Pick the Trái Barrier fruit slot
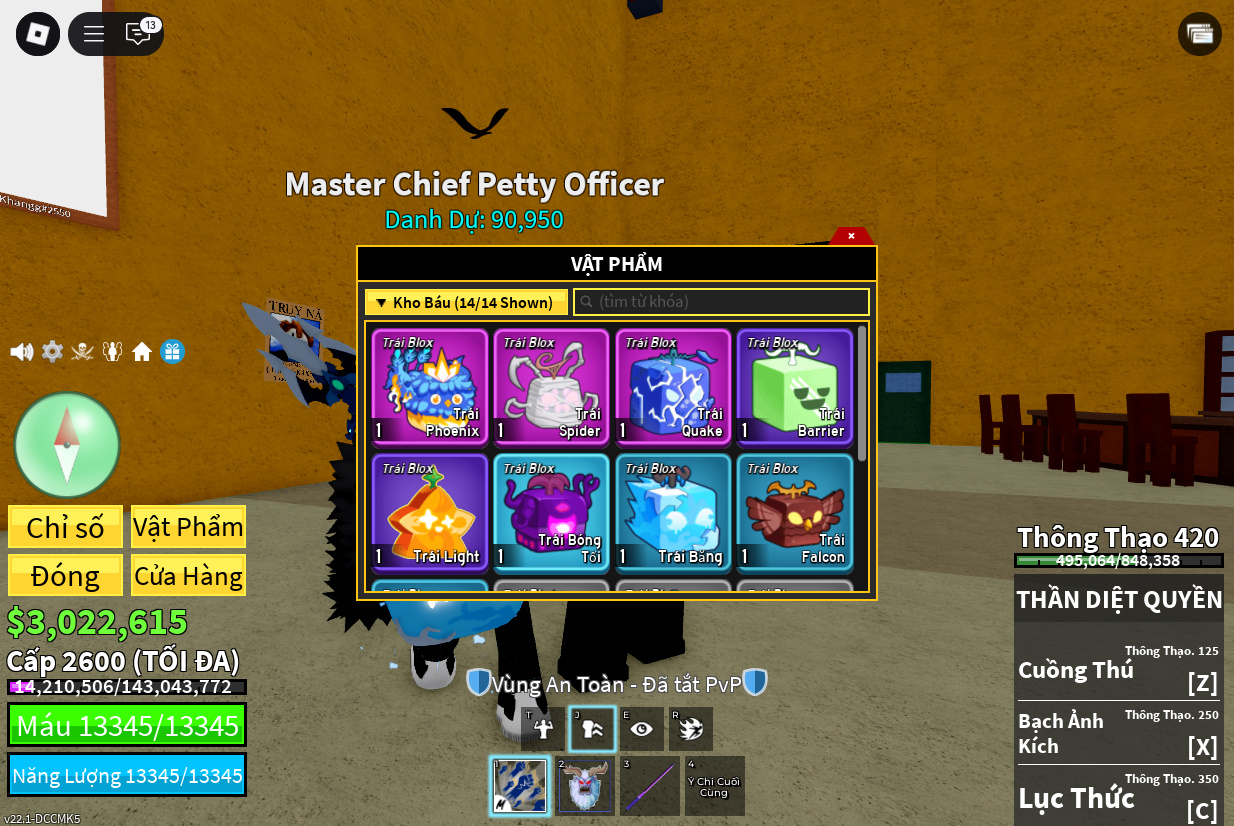Viewport: 1234px width, 826px height. point(795,386)
